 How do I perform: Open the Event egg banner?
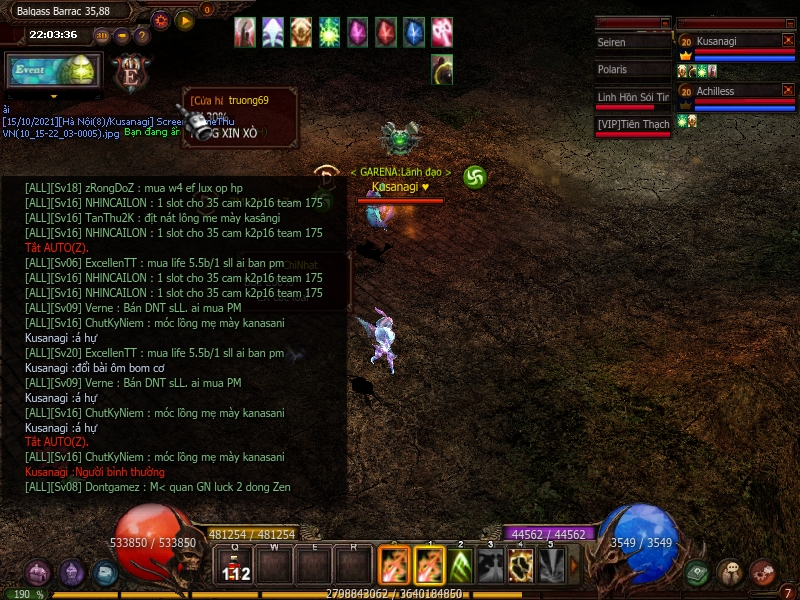[52, 71]
